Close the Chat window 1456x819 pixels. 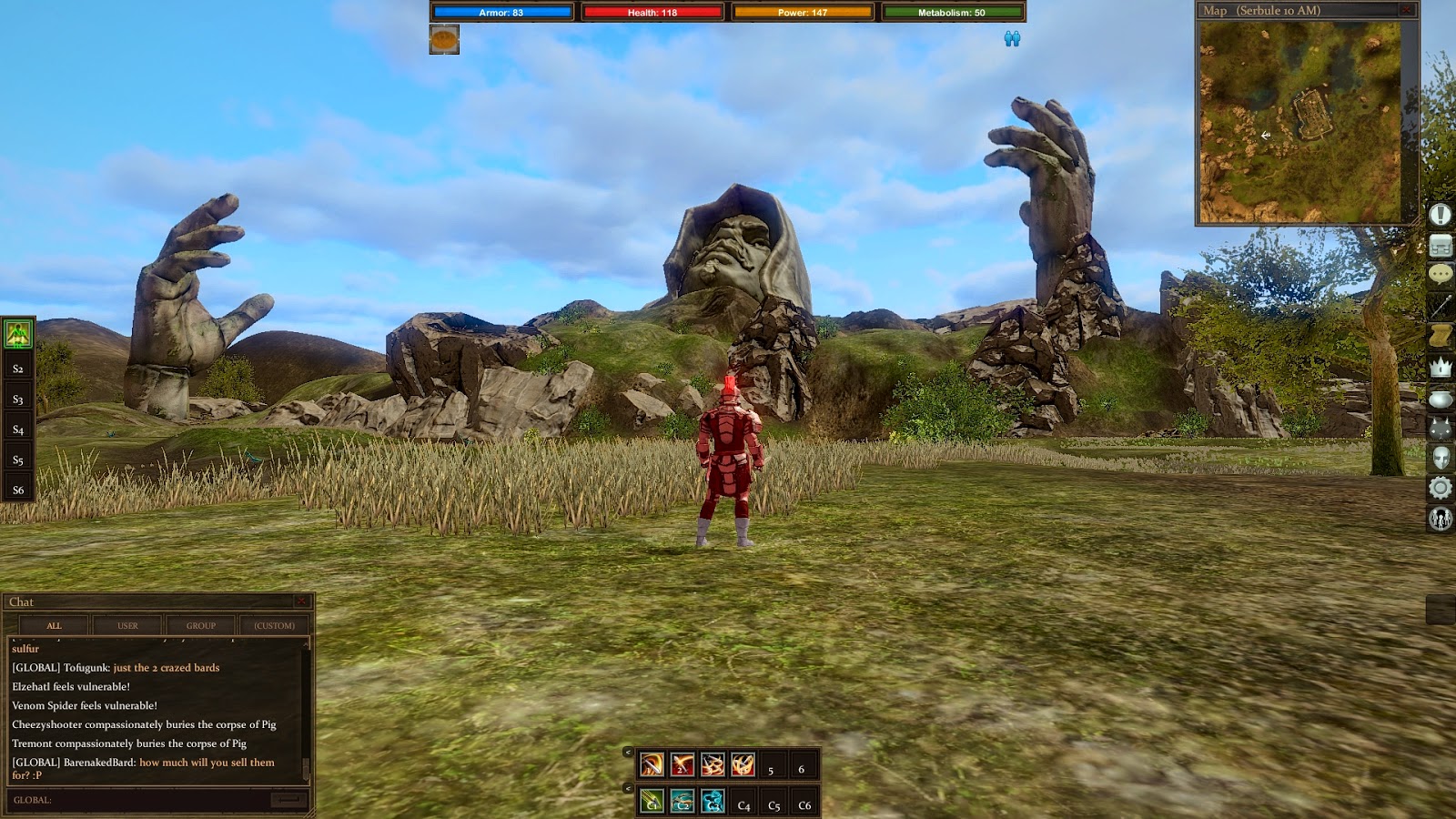[x=301, y=602]
